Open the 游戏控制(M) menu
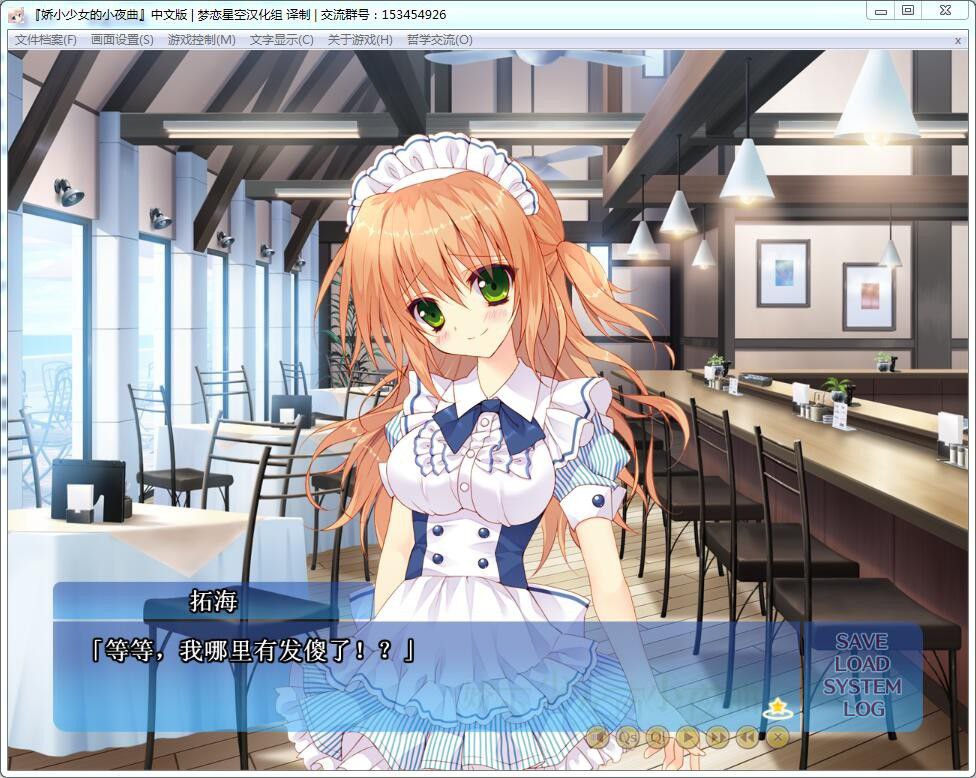976x778 pixels. [x=201, y=40]
